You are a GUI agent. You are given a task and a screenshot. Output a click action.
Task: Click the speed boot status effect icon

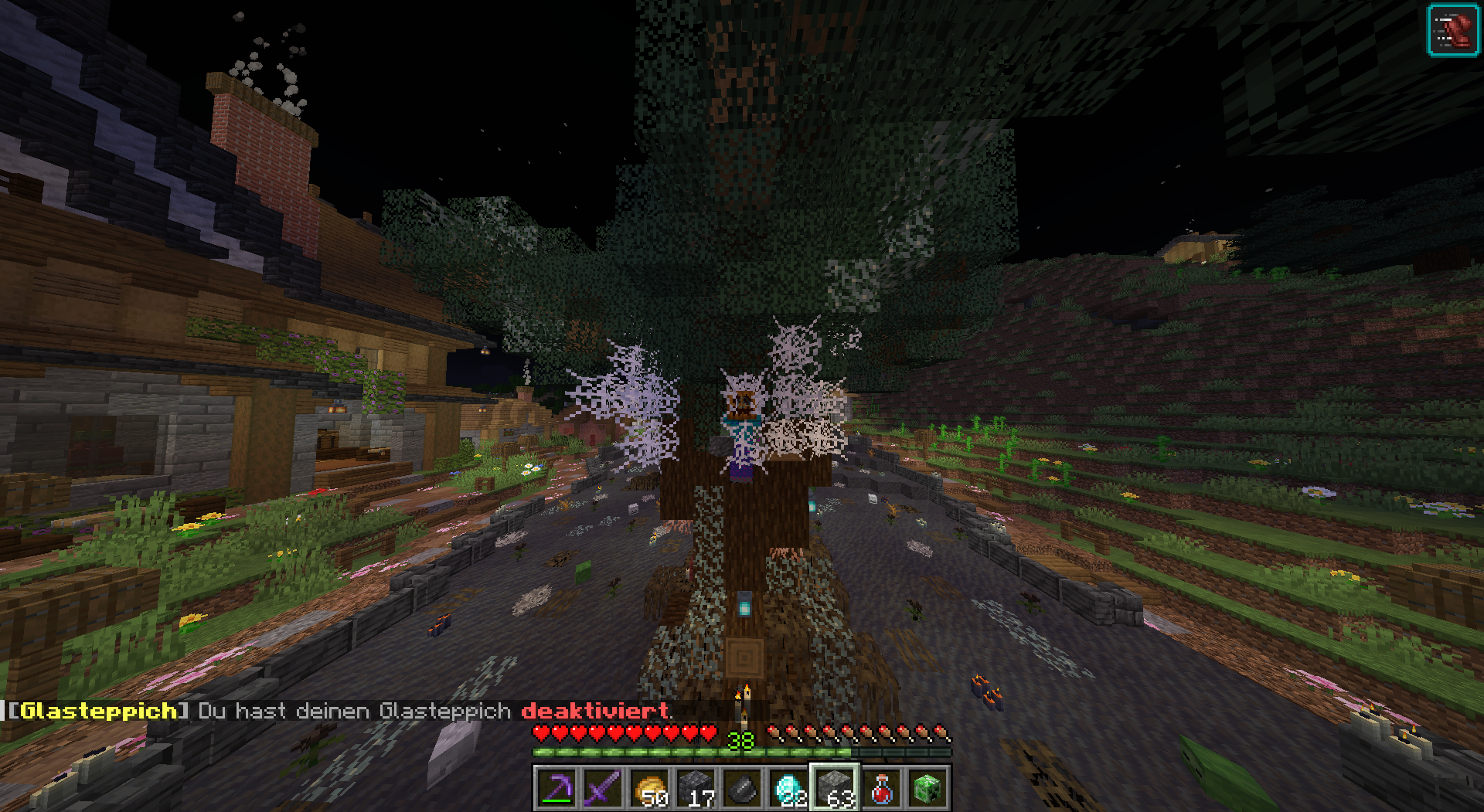1452,31
